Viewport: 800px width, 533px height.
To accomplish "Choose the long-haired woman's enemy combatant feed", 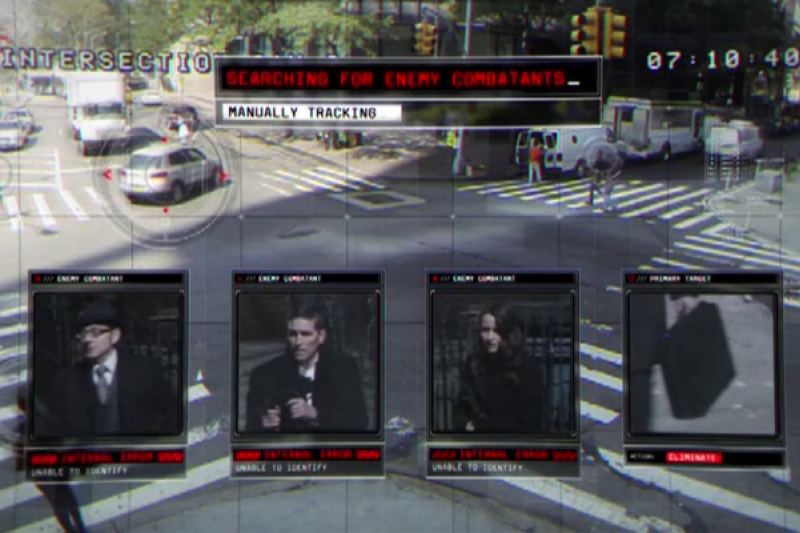I will click(503, 364).
